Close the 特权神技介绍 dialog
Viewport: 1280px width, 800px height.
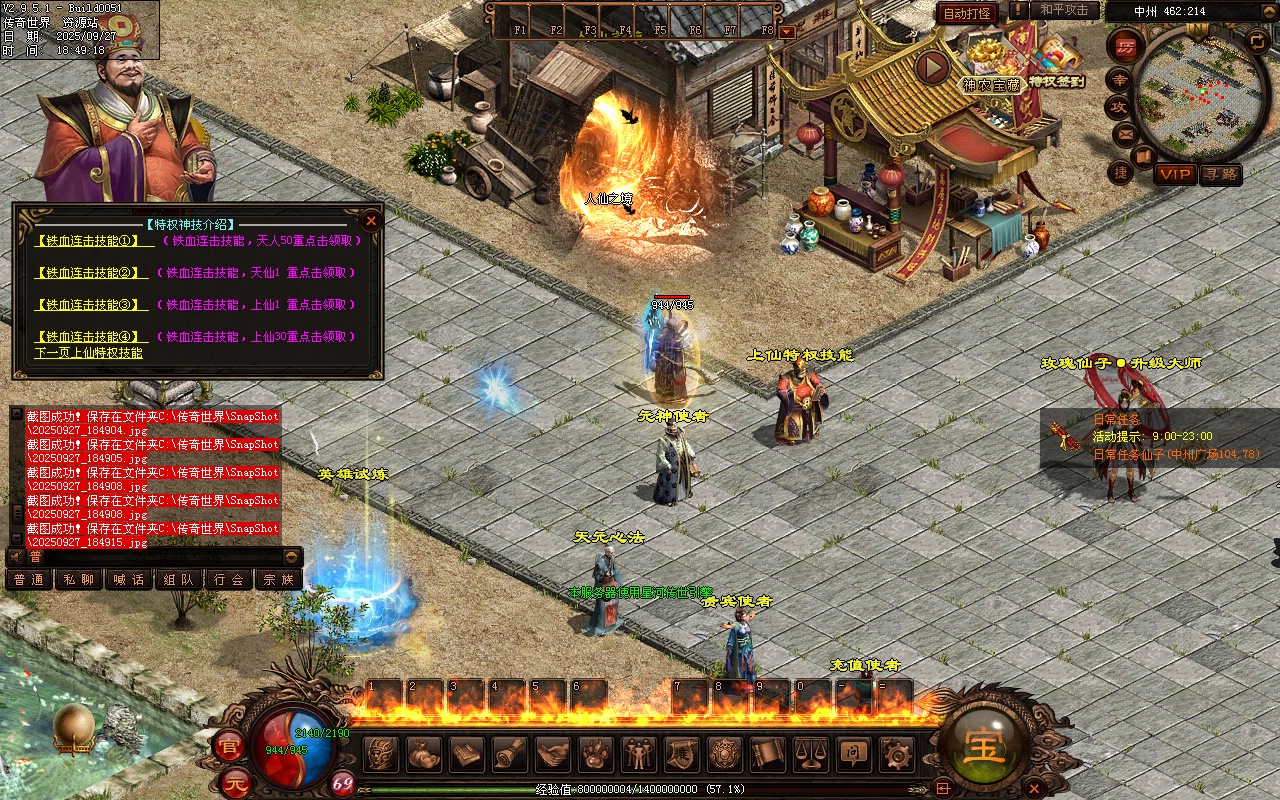click(x=371, y=220)
